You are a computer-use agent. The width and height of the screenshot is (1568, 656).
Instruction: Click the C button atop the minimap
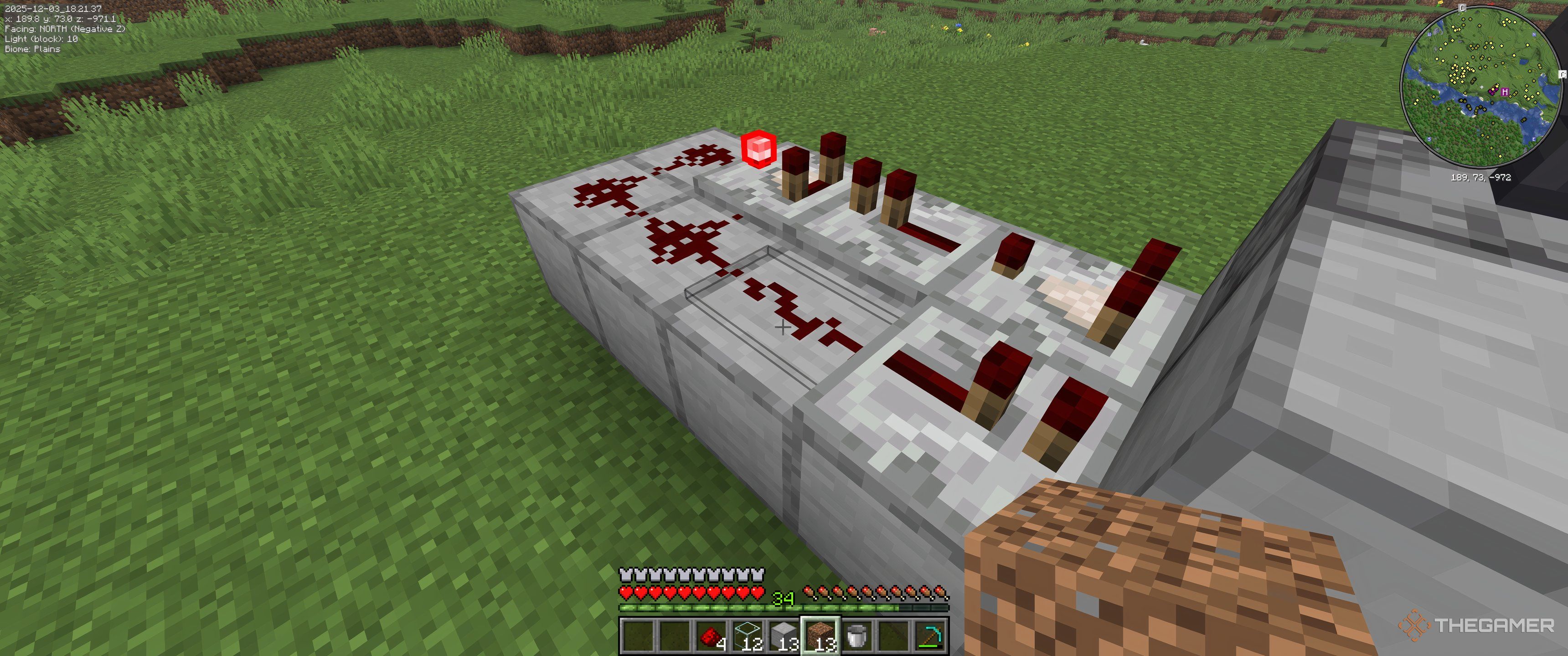(1462, 8)
